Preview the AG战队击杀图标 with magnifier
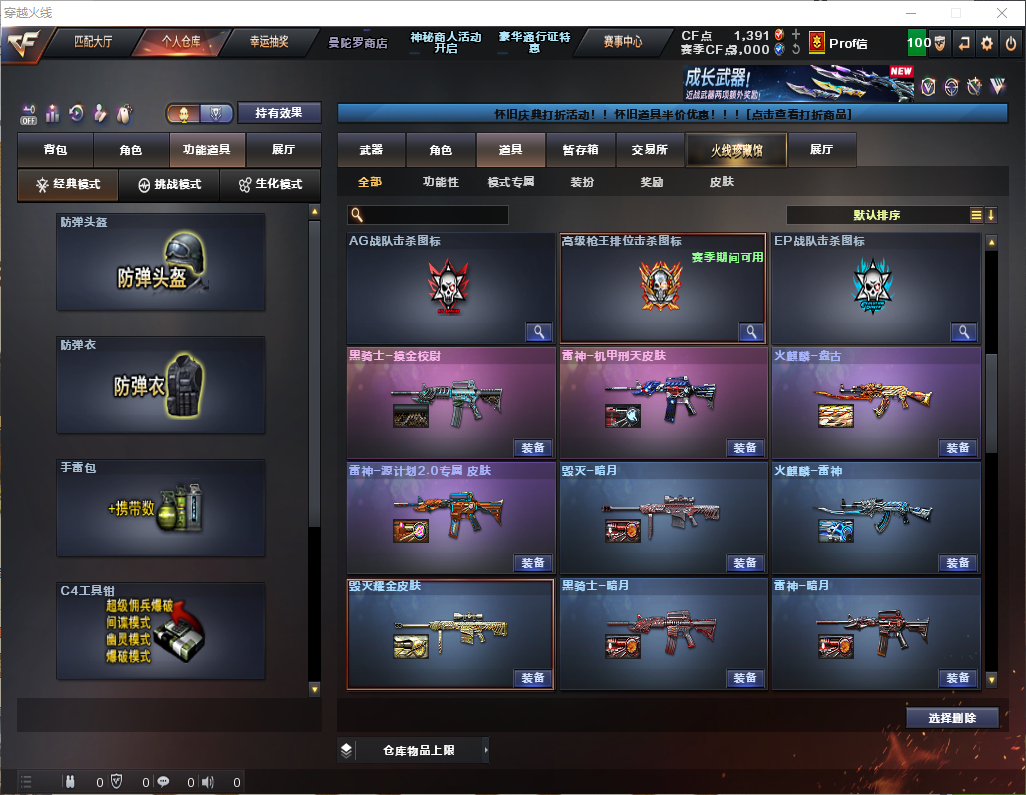The width and height of the screenshot is (1026, 795). click(540, 332)
